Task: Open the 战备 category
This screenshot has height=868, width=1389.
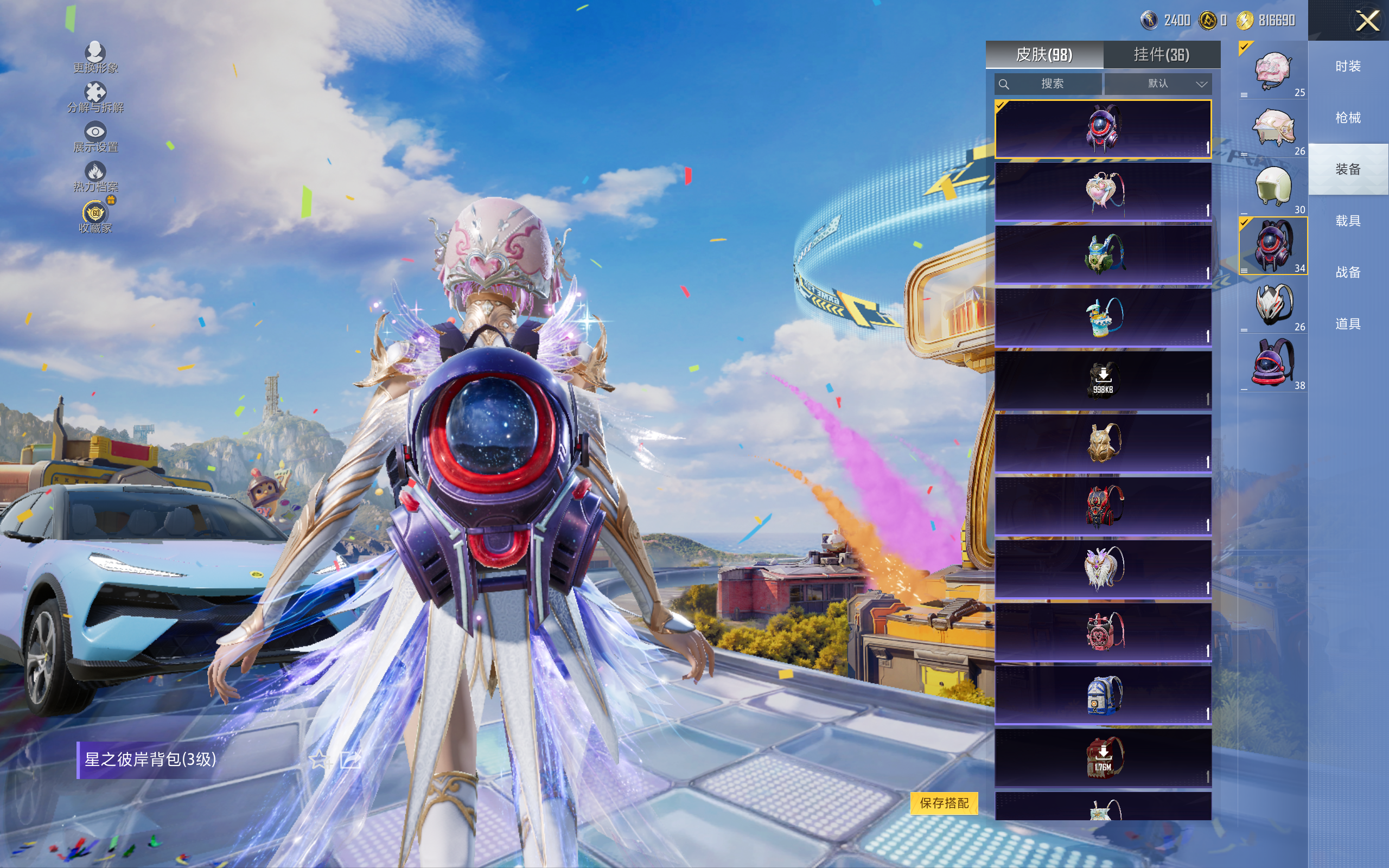Action: pos(1348,272)
